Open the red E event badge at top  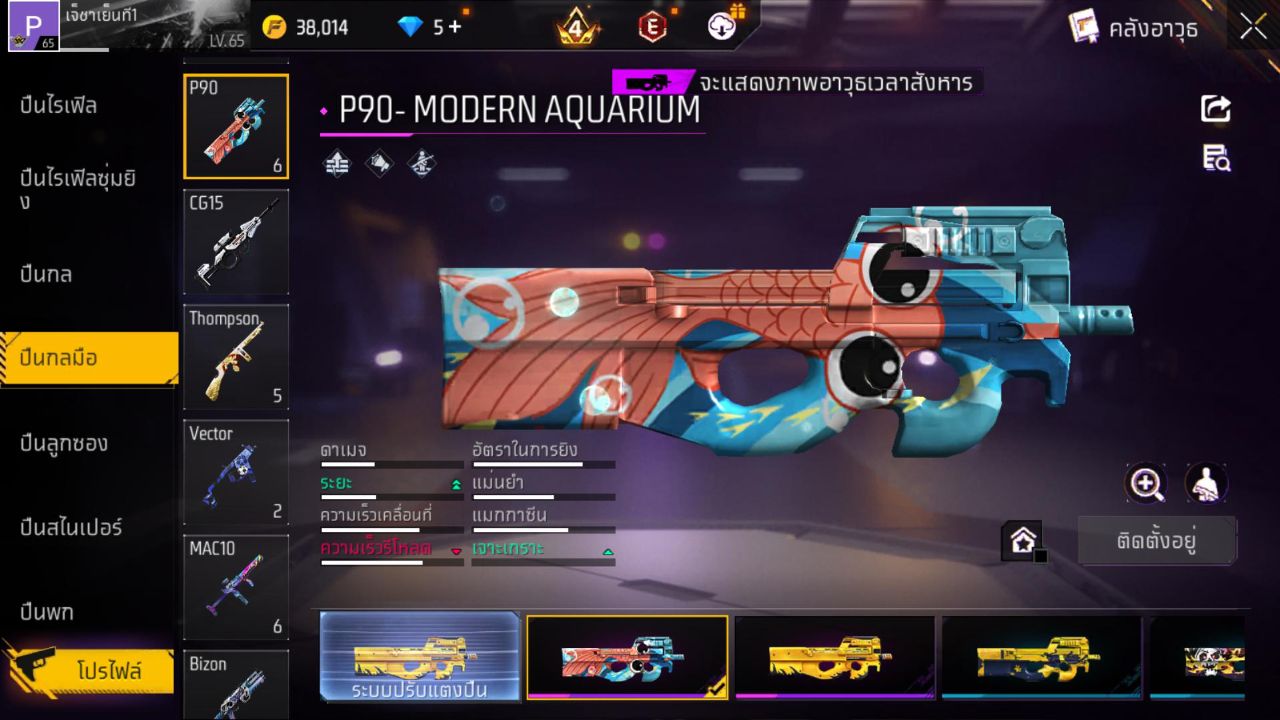653,27
